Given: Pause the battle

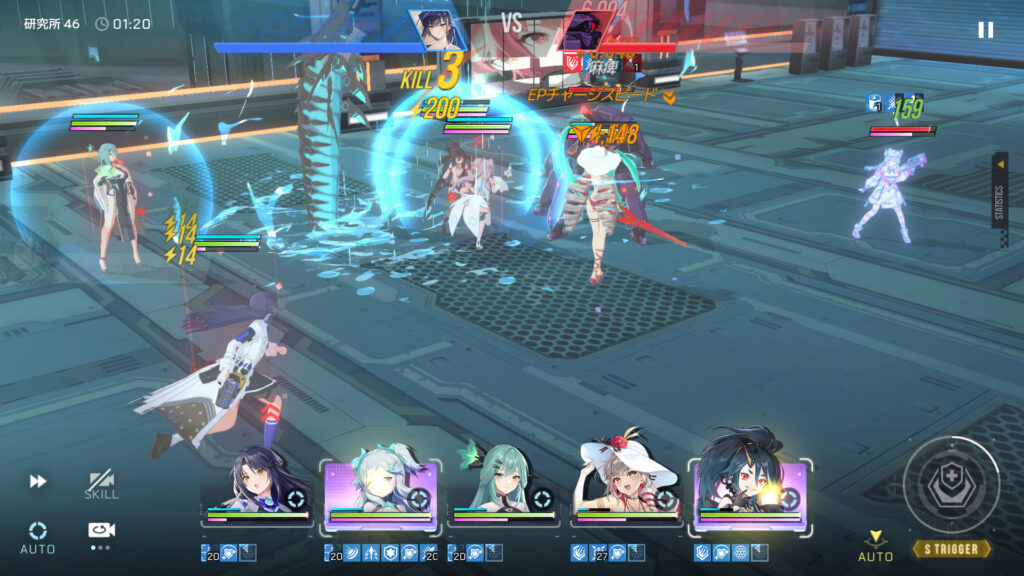Looking at the screenshot, I should (x=985, y=30).
